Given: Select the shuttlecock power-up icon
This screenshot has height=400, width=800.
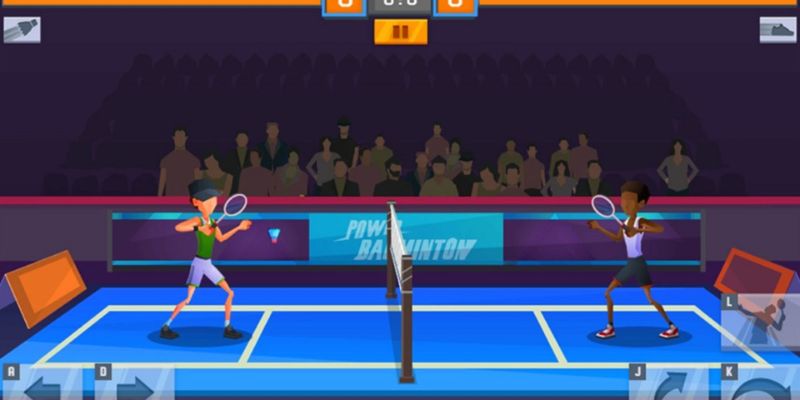Looking at the screenshot, I should pyautogui.click(x=21, y=29).
